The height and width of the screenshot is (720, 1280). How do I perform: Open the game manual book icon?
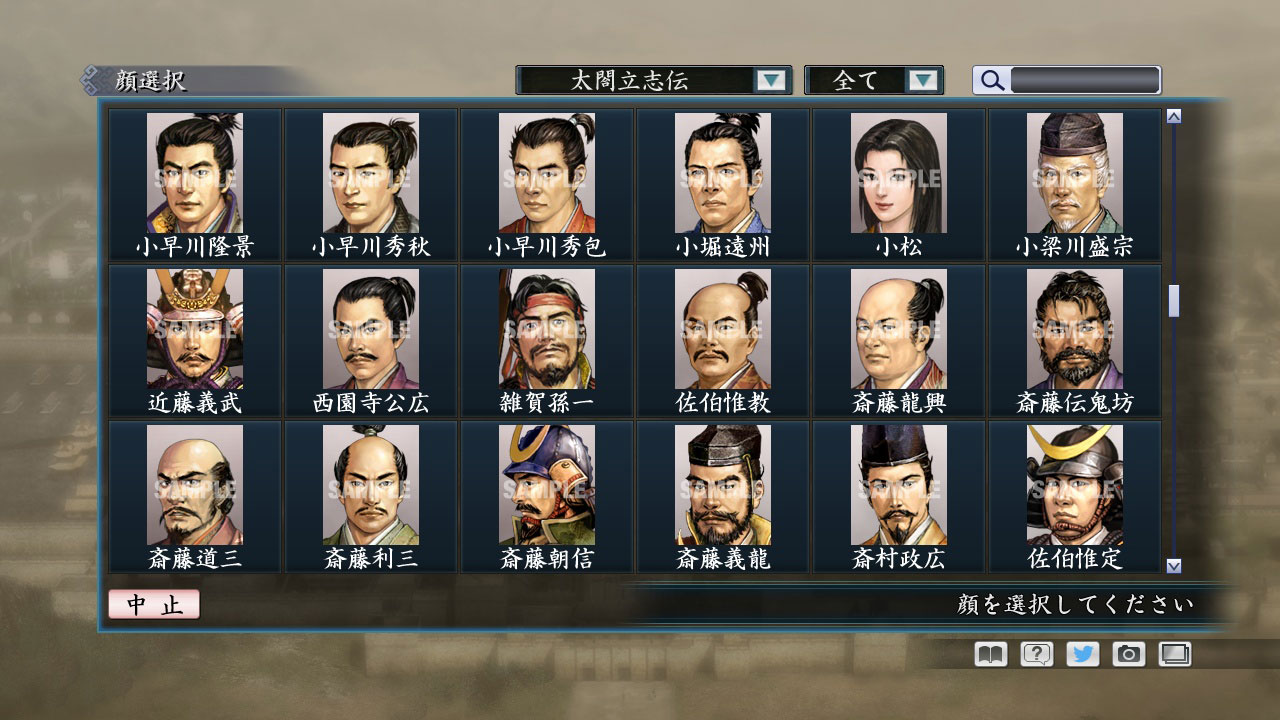[x=988, y=653]
